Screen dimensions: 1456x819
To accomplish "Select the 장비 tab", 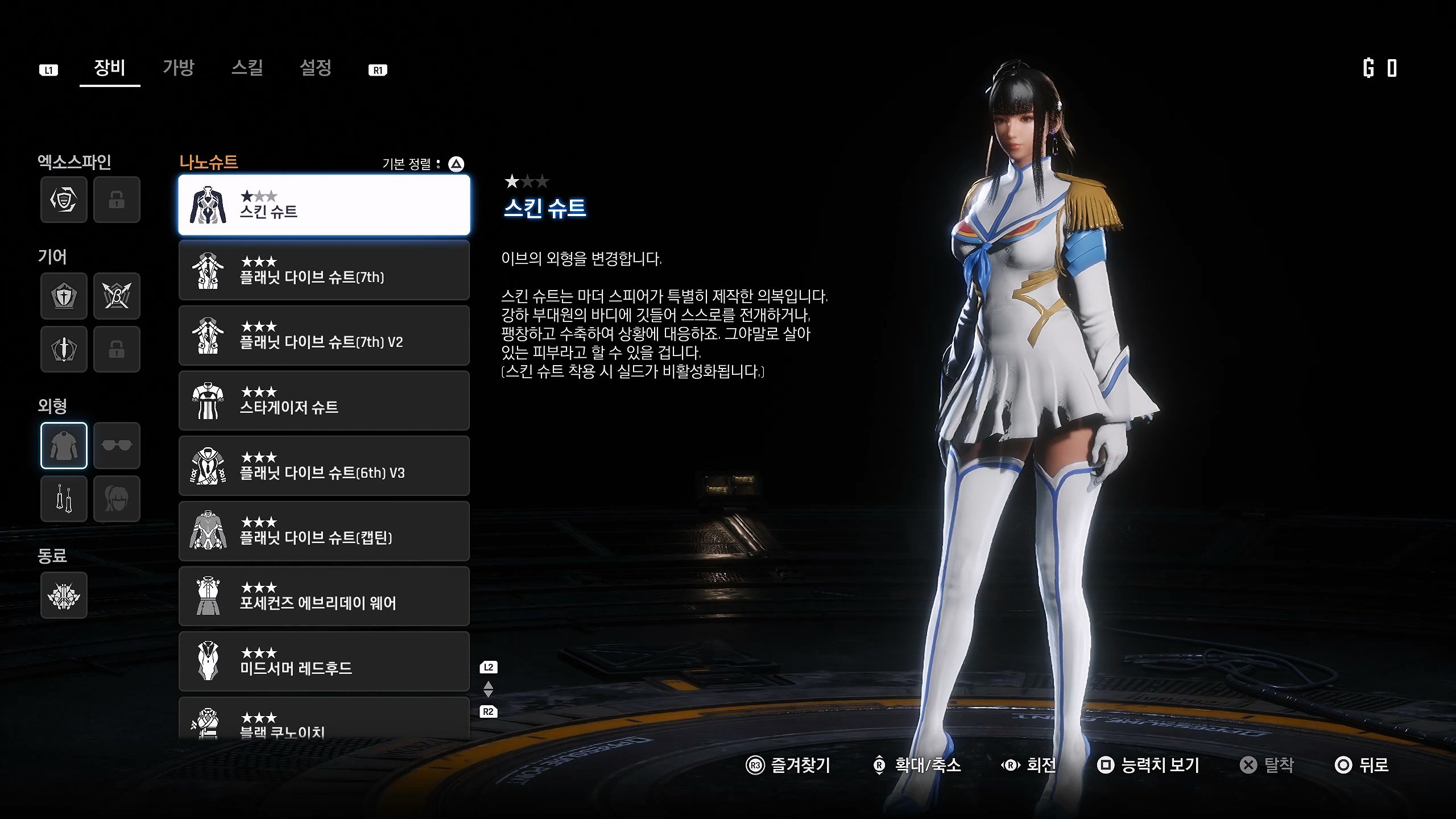I will click(109, 68).
